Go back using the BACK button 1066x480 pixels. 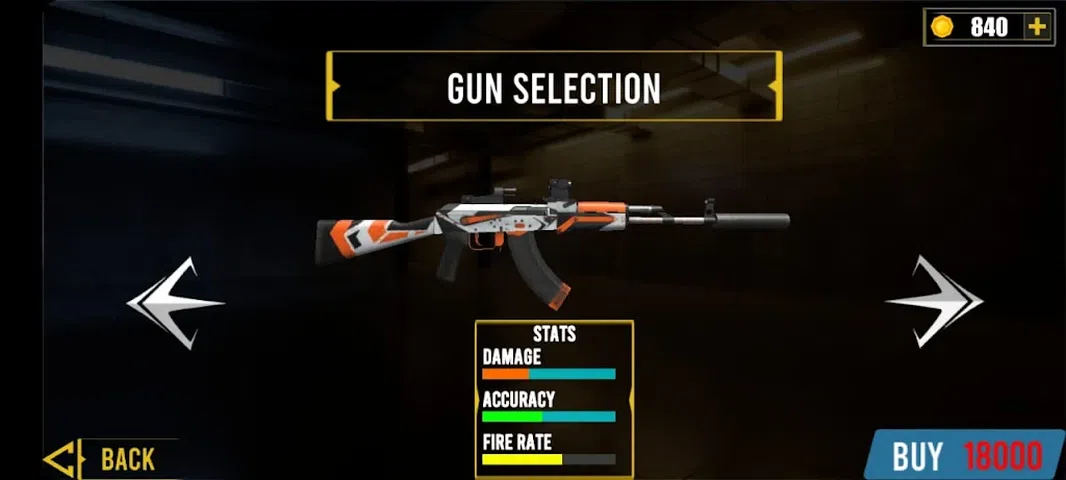click(x=112, y=459)
